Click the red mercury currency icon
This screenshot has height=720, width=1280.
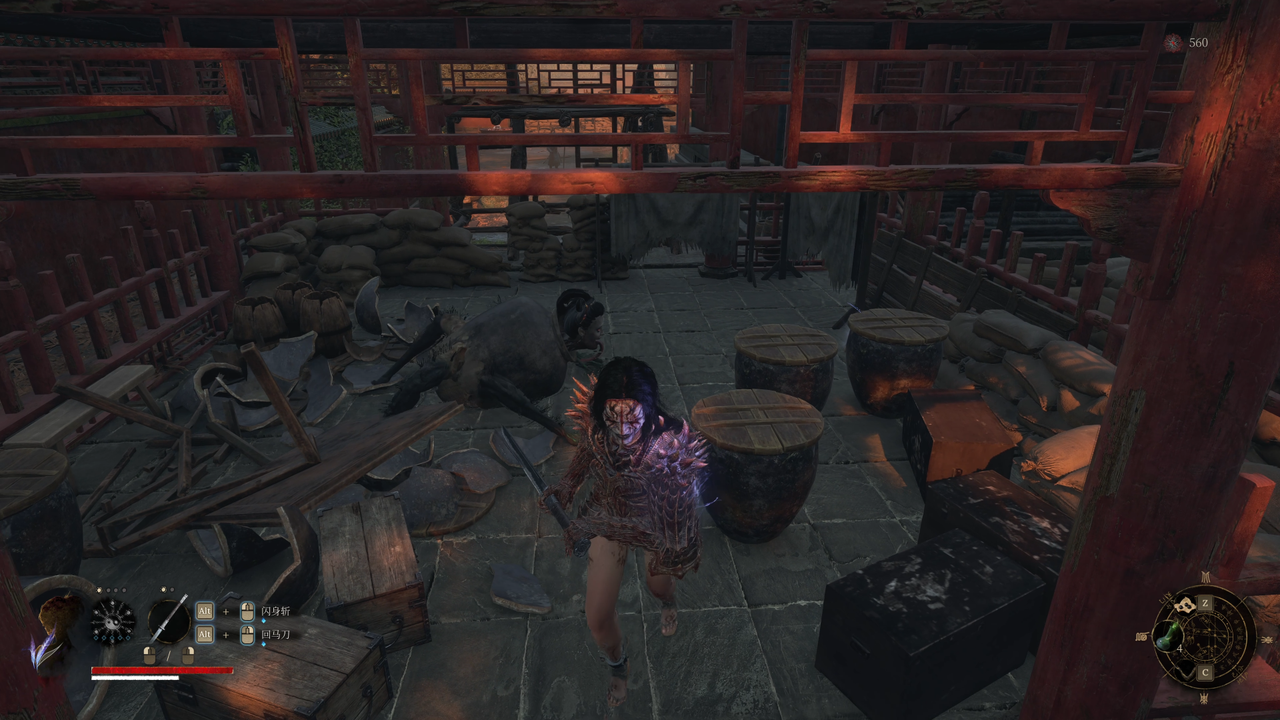point(1173,43)
